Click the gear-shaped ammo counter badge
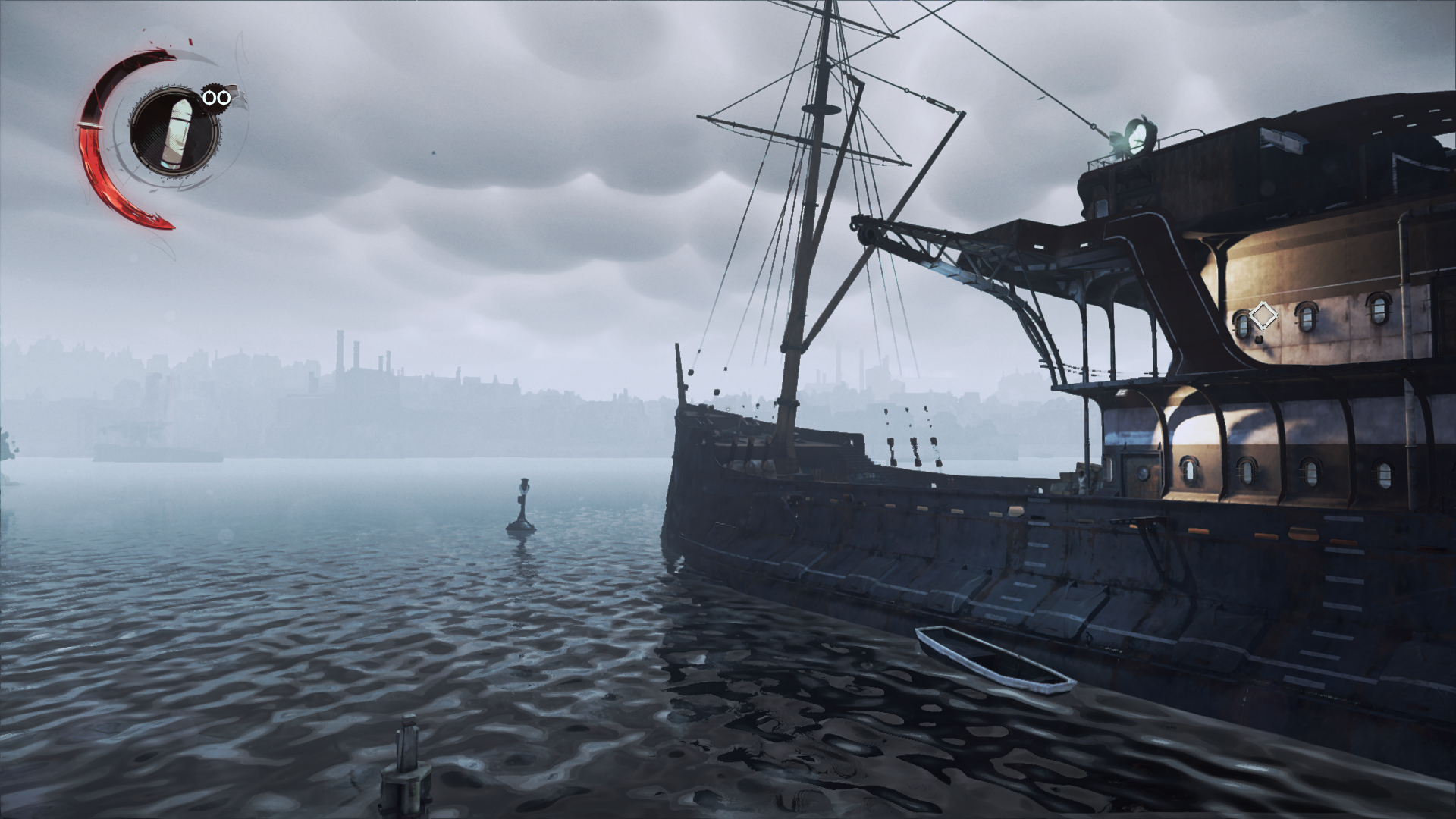 214,97
